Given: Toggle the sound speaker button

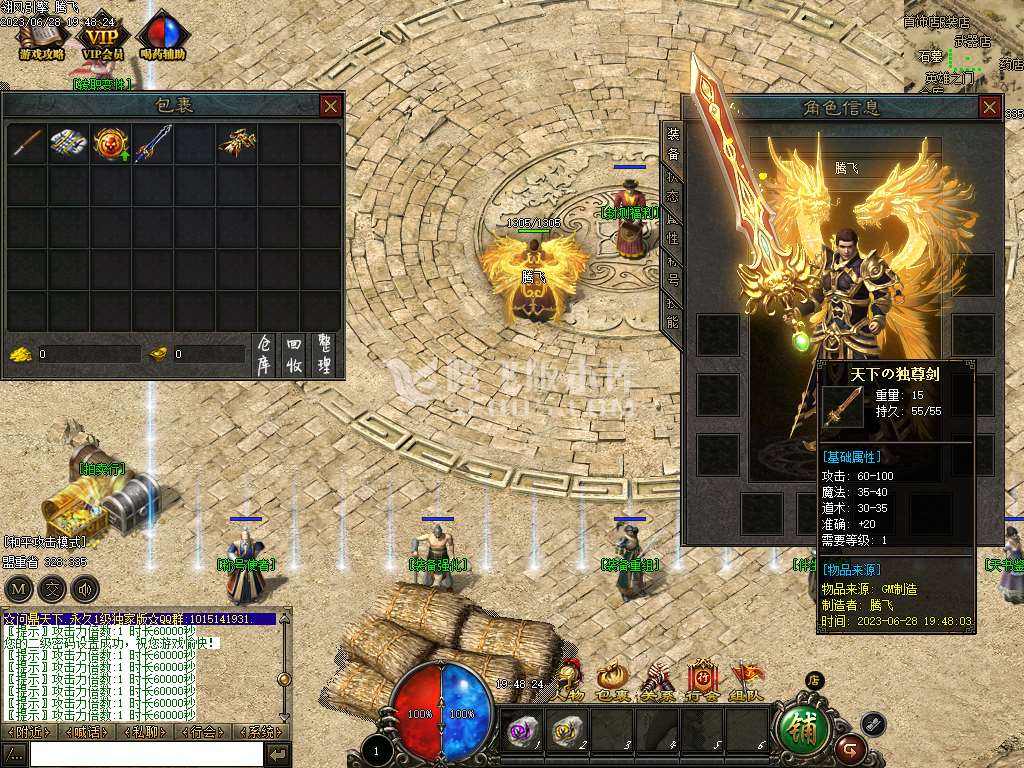Looking at the screenshot, I should tap(85, 588).
